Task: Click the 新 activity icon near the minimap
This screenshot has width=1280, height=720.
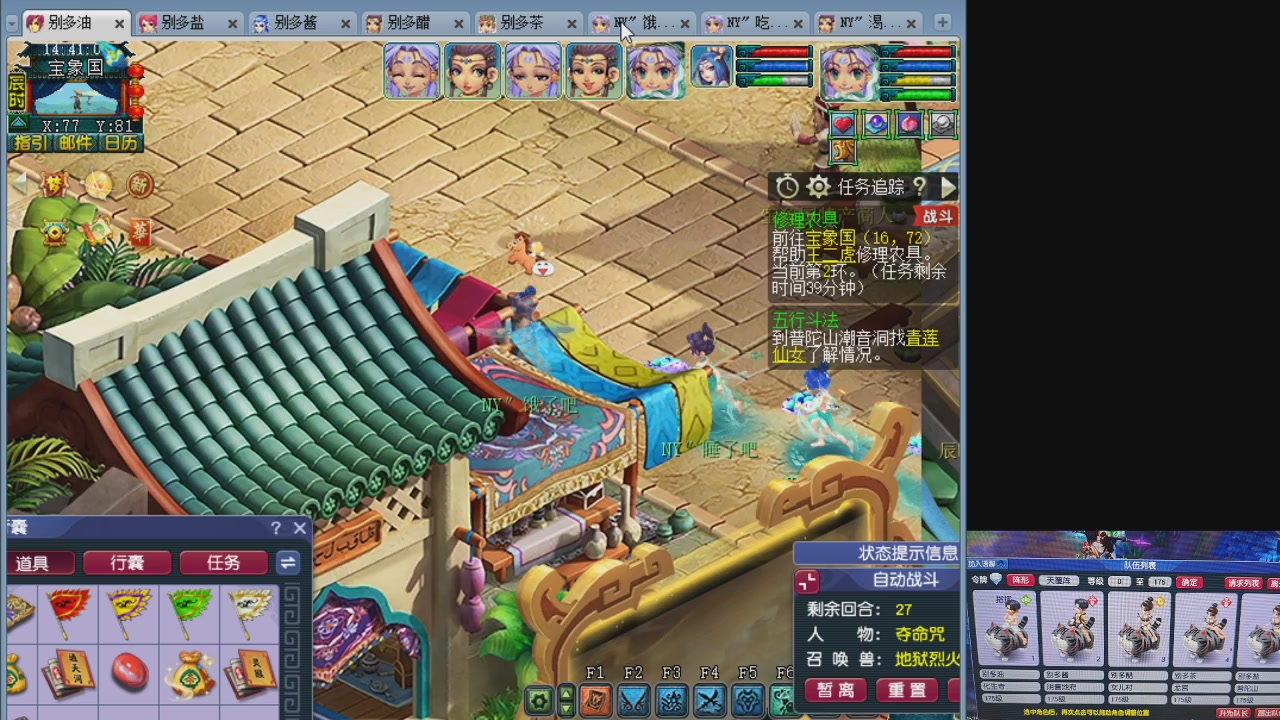Action: tap(138, 186)
